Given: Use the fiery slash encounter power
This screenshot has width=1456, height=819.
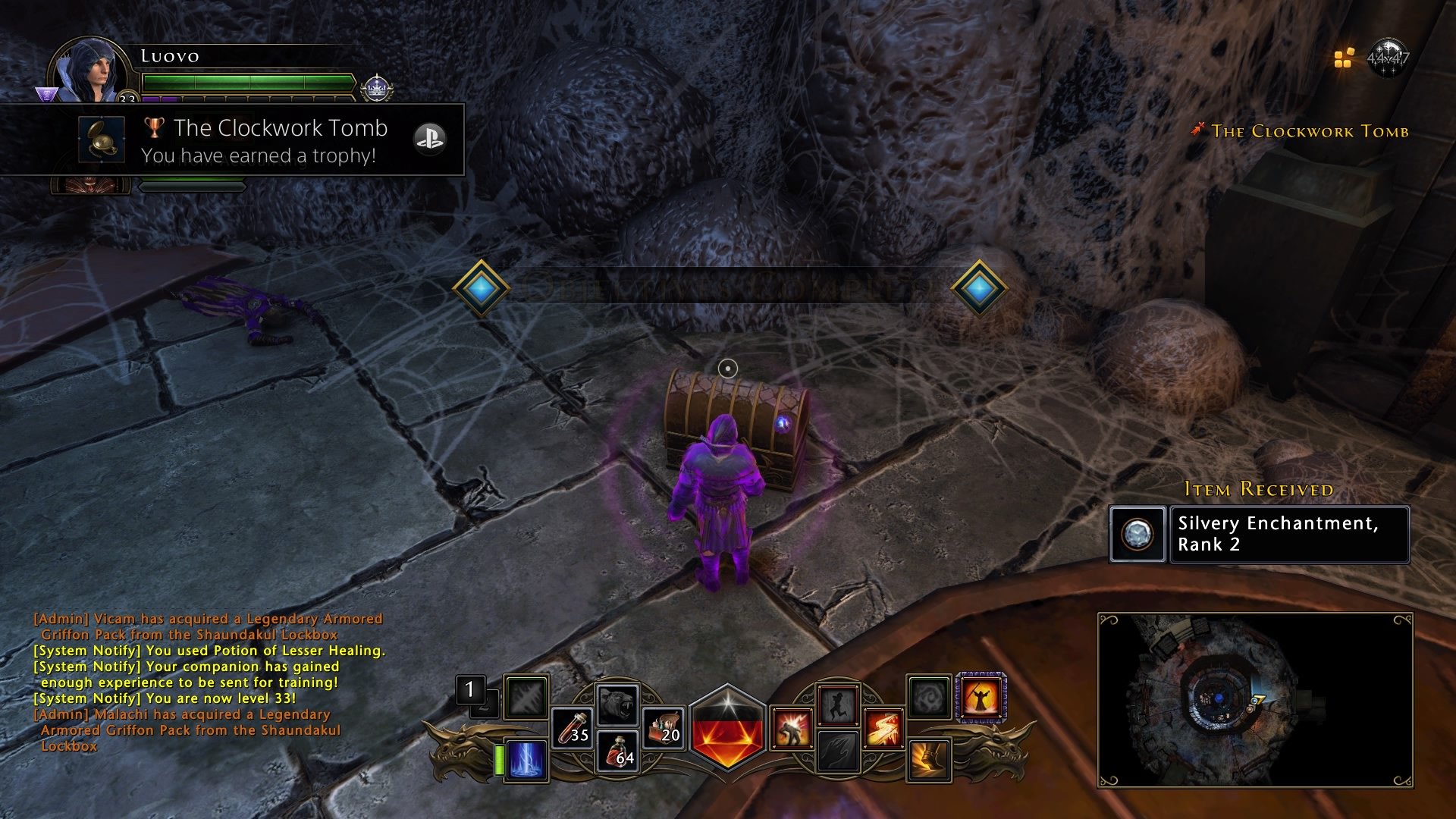Looking at the screenshot, I should 883,728.
